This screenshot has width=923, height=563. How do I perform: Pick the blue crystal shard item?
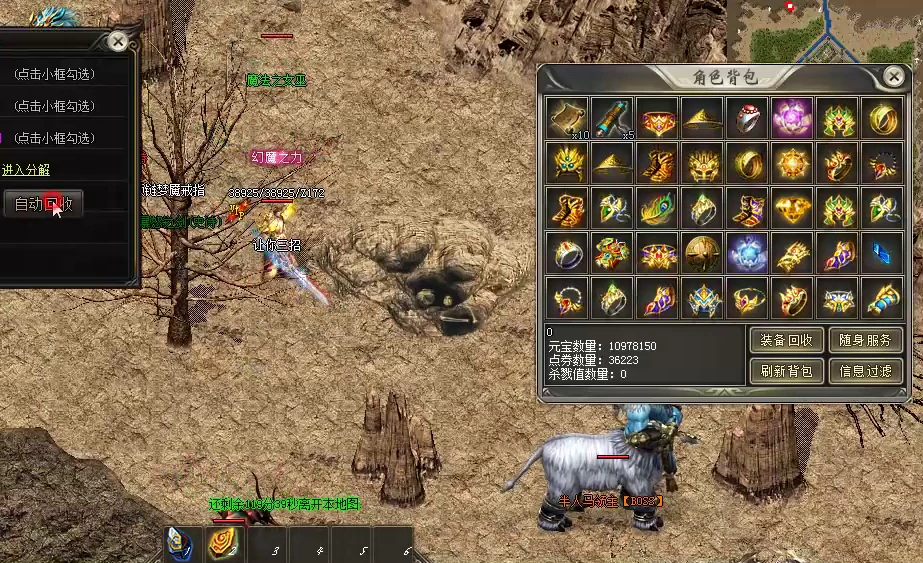[x=882, y=254]
